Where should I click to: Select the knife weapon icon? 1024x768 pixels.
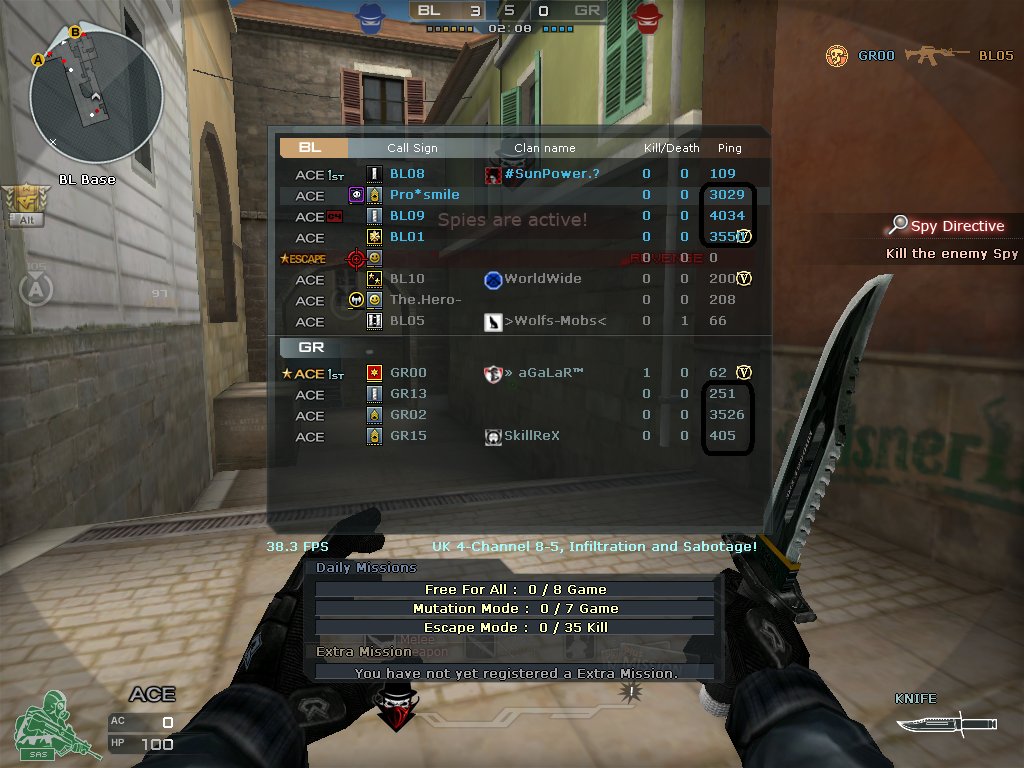tap(946, 722)
